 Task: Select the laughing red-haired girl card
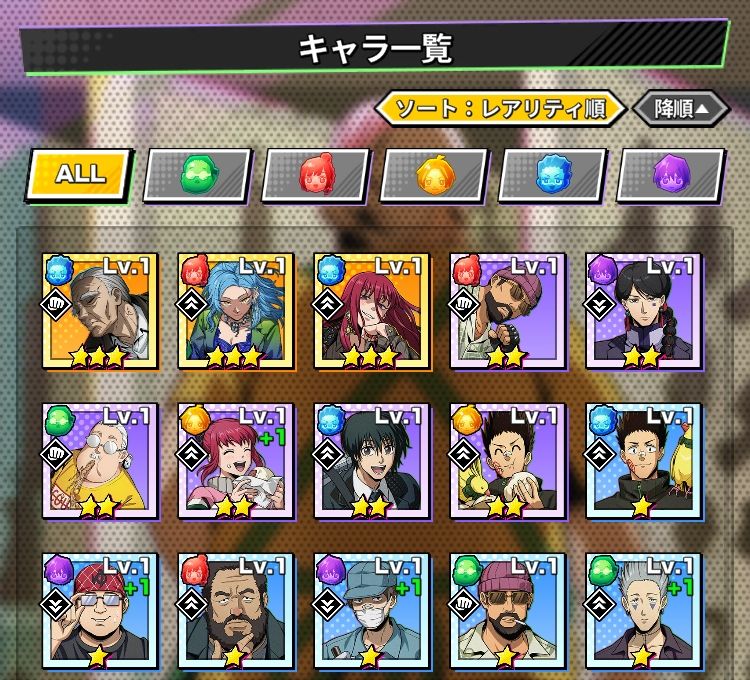(x=234, y=462)
